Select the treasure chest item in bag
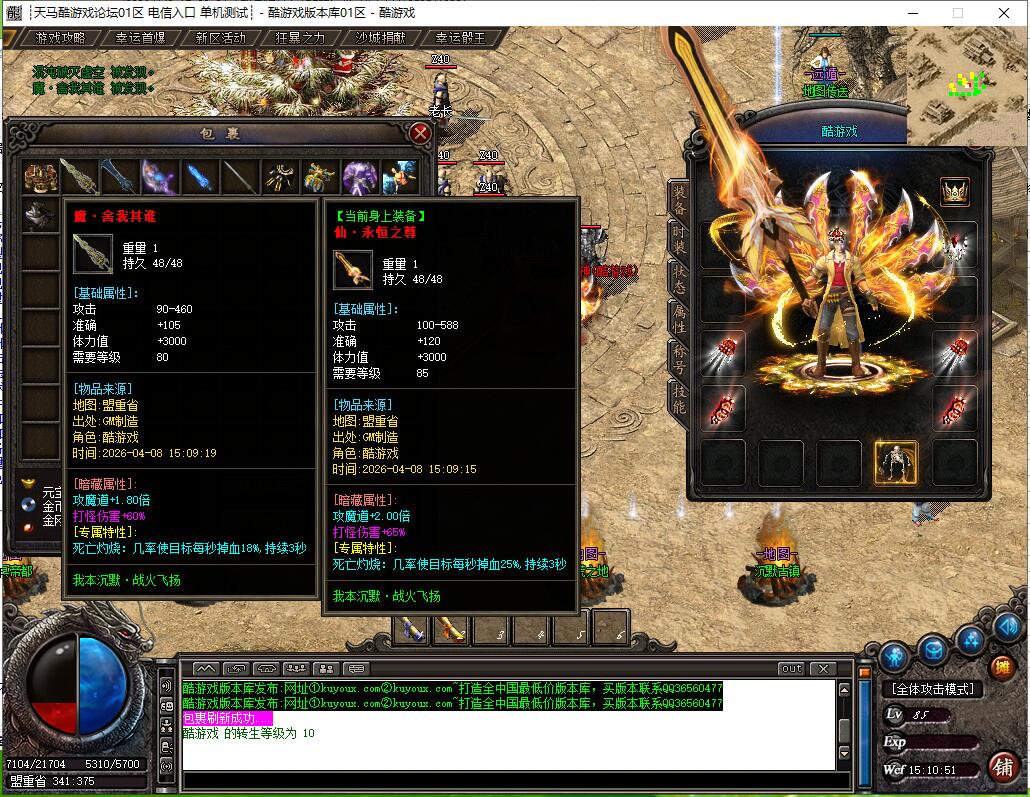Screen dimensions: 1030x797 pyautogui.click(x=41, y=177)
